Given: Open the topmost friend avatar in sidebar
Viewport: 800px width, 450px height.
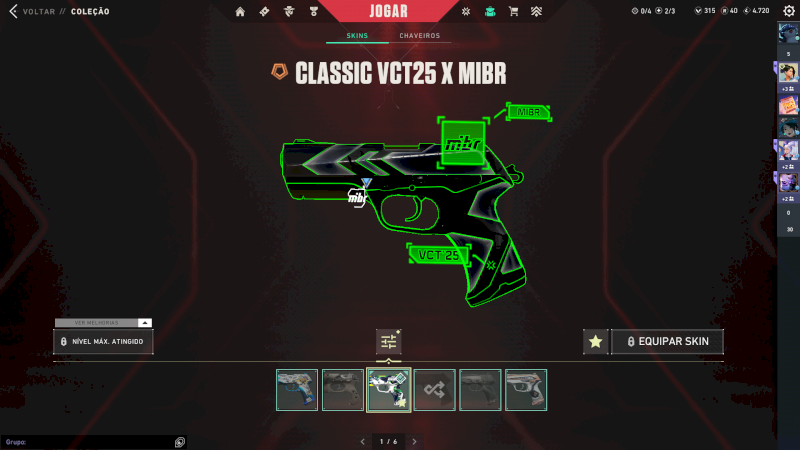Looking at the screenshot, I should [x=788, y=34].
